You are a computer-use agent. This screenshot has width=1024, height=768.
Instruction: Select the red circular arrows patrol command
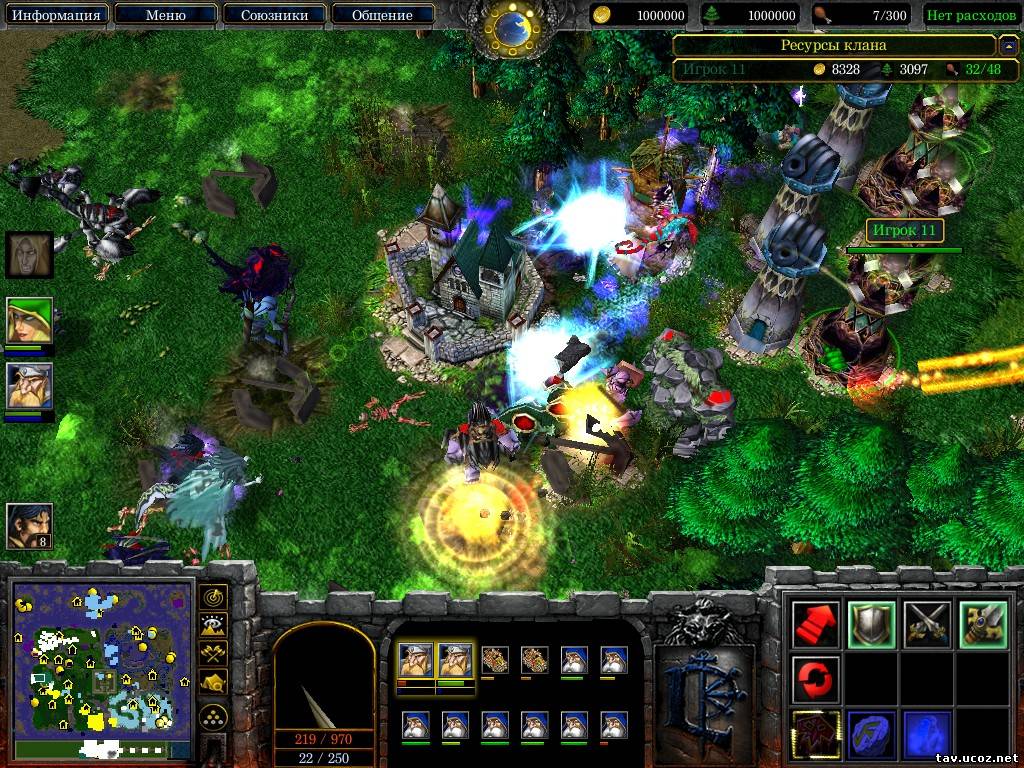point(814,679)
